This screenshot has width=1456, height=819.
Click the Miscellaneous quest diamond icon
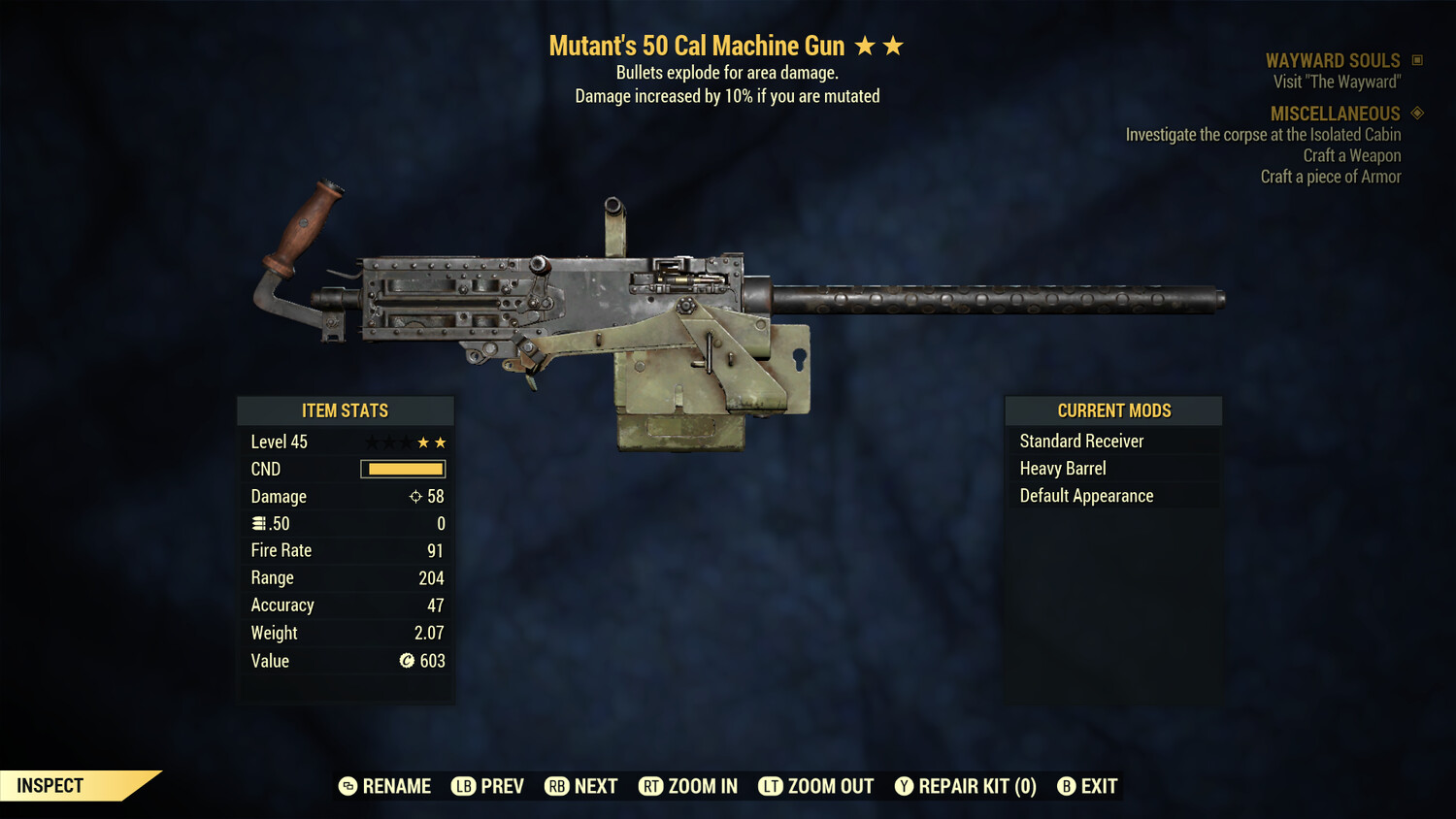pyautogui.click(x=1415, y=114)
